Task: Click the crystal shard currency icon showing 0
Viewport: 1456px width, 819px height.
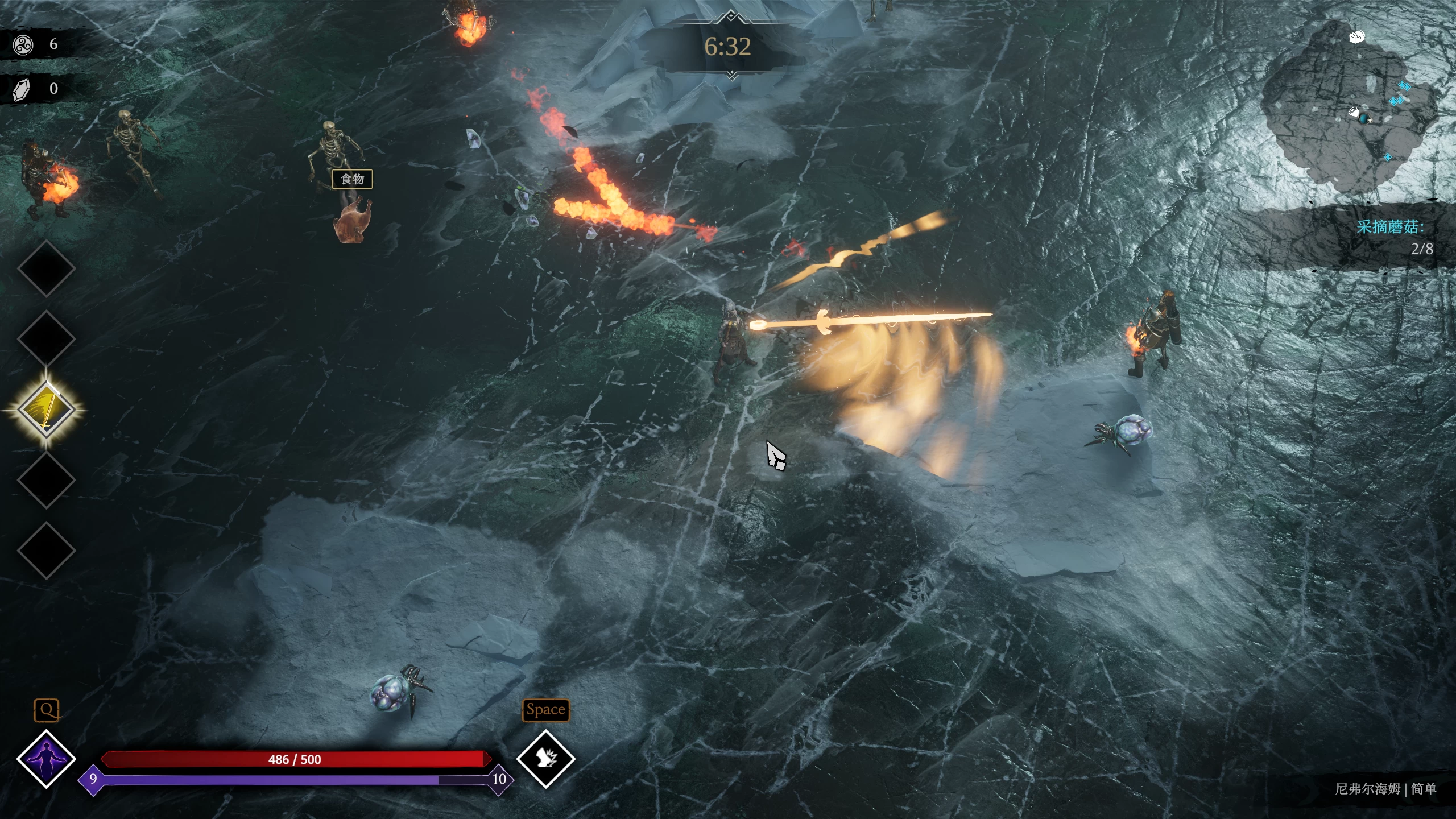Action: pos(20,88)
